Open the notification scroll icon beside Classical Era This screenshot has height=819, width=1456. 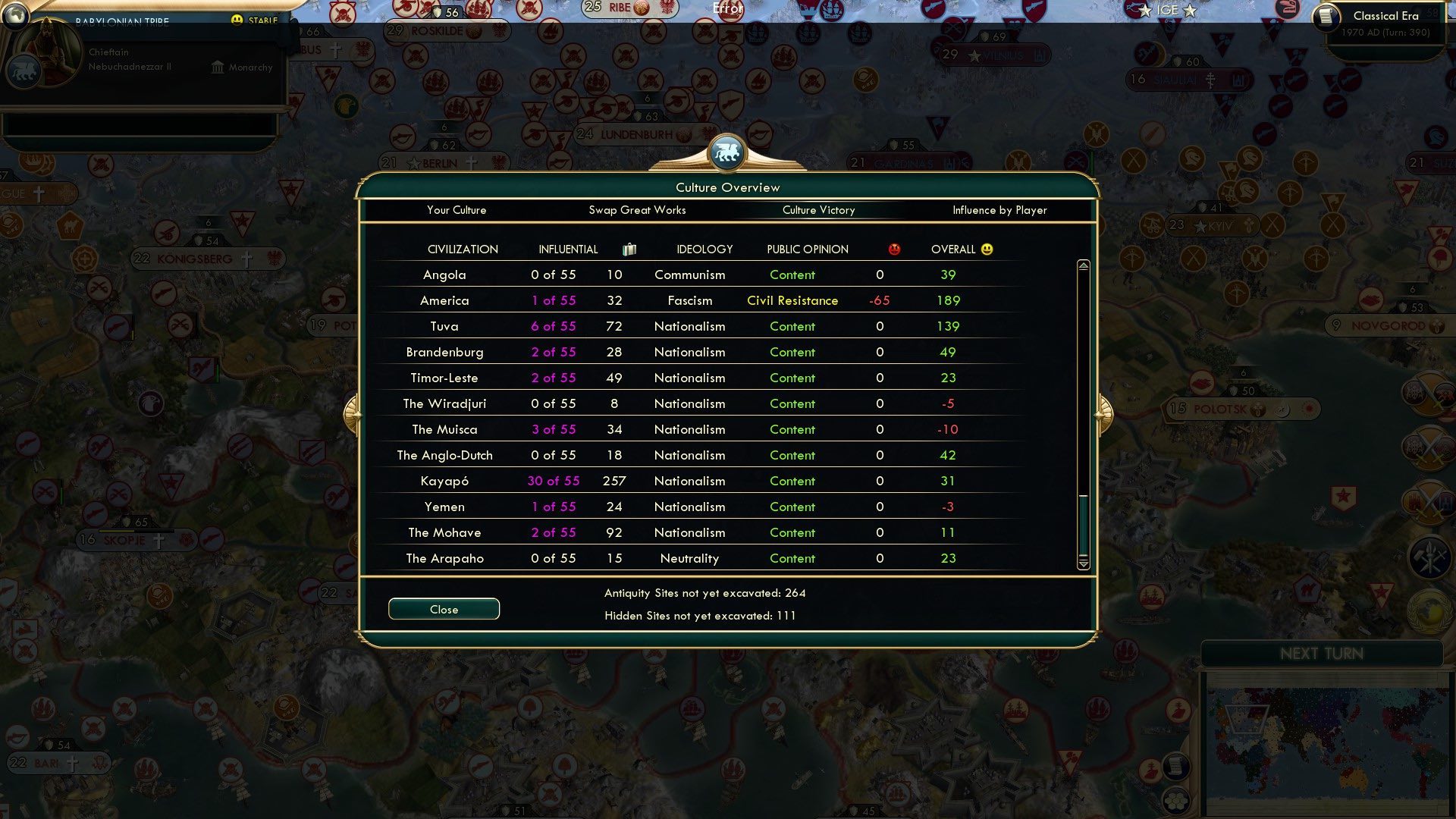coord(1328,16)
